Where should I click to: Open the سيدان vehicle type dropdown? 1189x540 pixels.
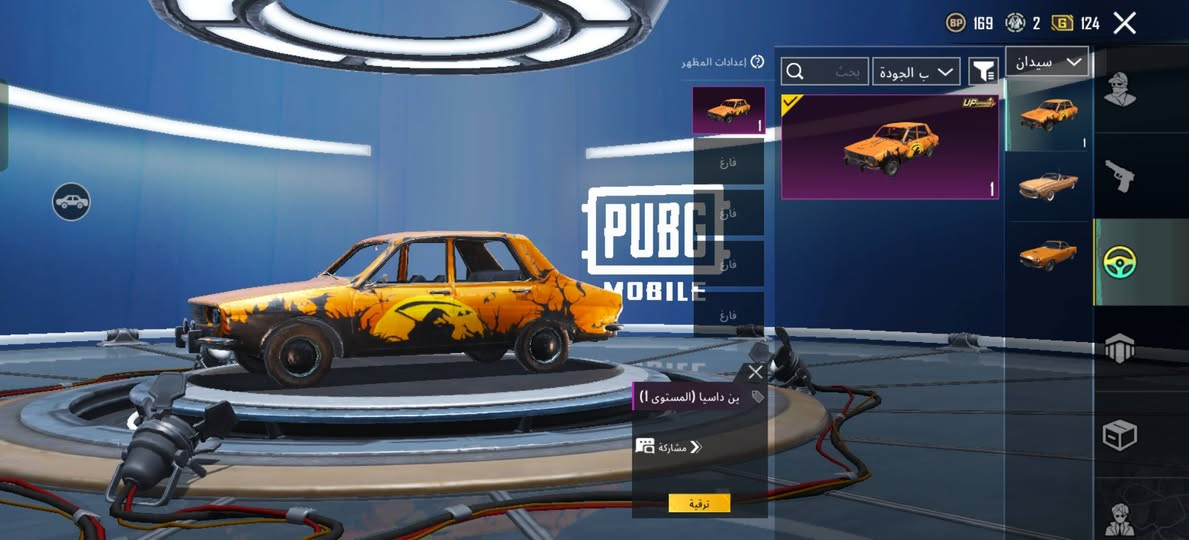[x=1046, y=62]
